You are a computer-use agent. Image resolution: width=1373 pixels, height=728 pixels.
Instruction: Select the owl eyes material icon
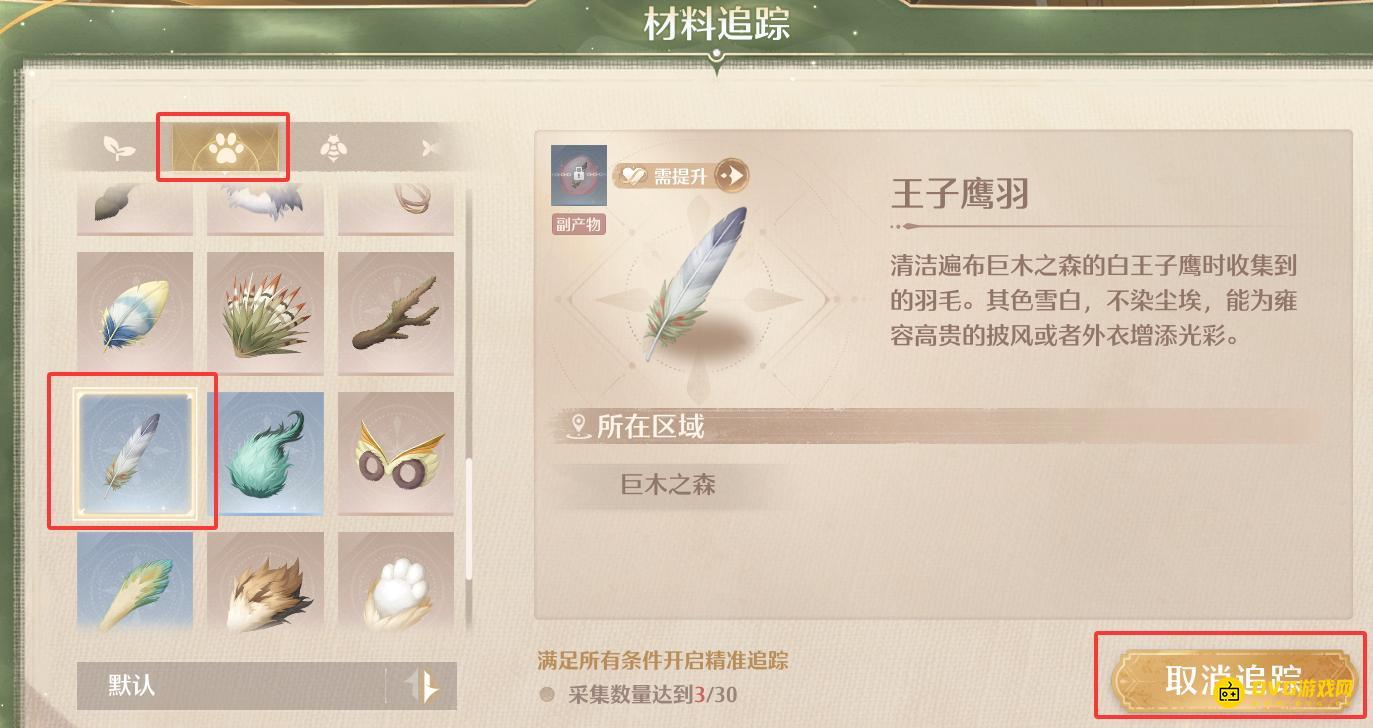coord(396,453)
